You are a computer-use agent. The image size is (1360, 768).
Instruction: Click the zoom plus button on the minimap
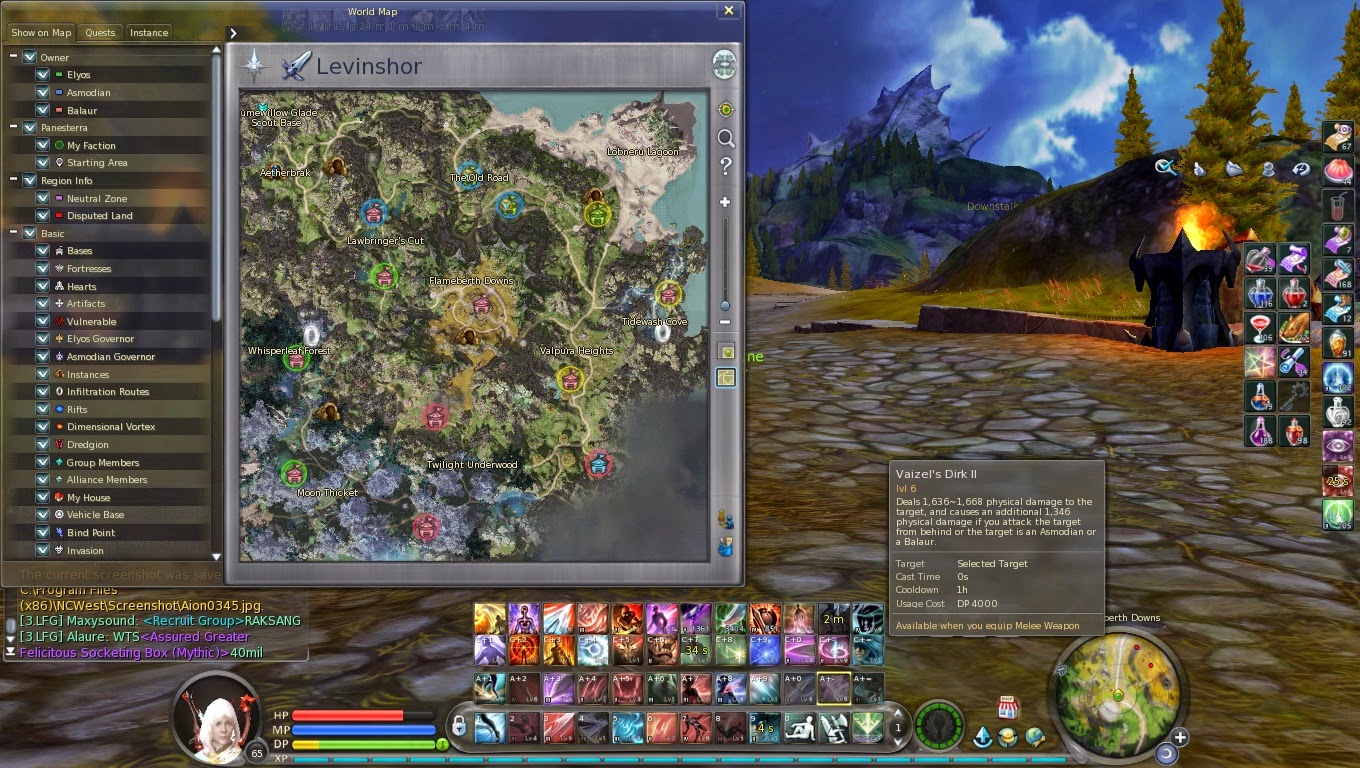[1180, 736]
